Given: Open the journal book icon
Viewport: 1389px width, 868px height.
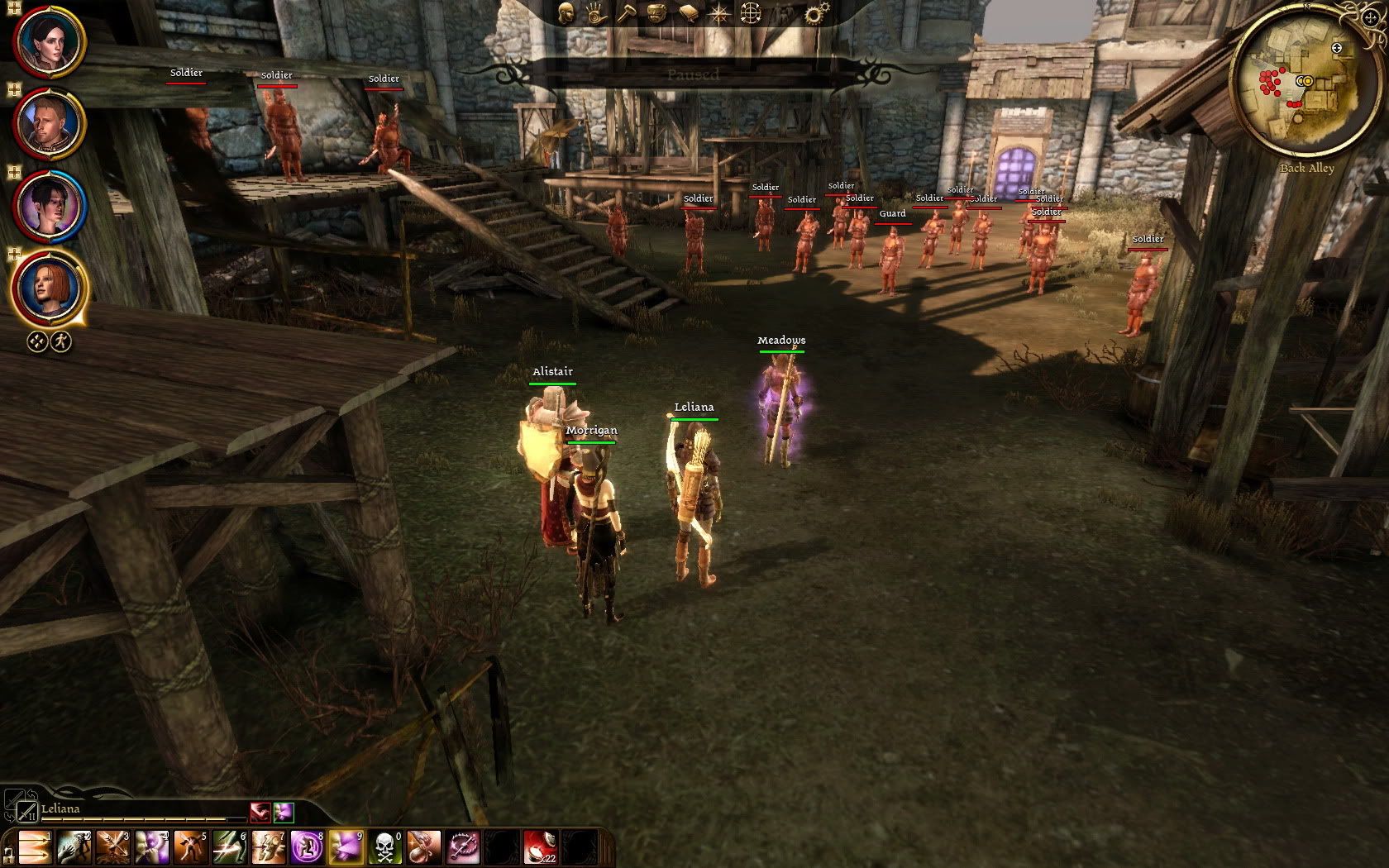Looking at the screenshot, I should [x=688, y=13].
